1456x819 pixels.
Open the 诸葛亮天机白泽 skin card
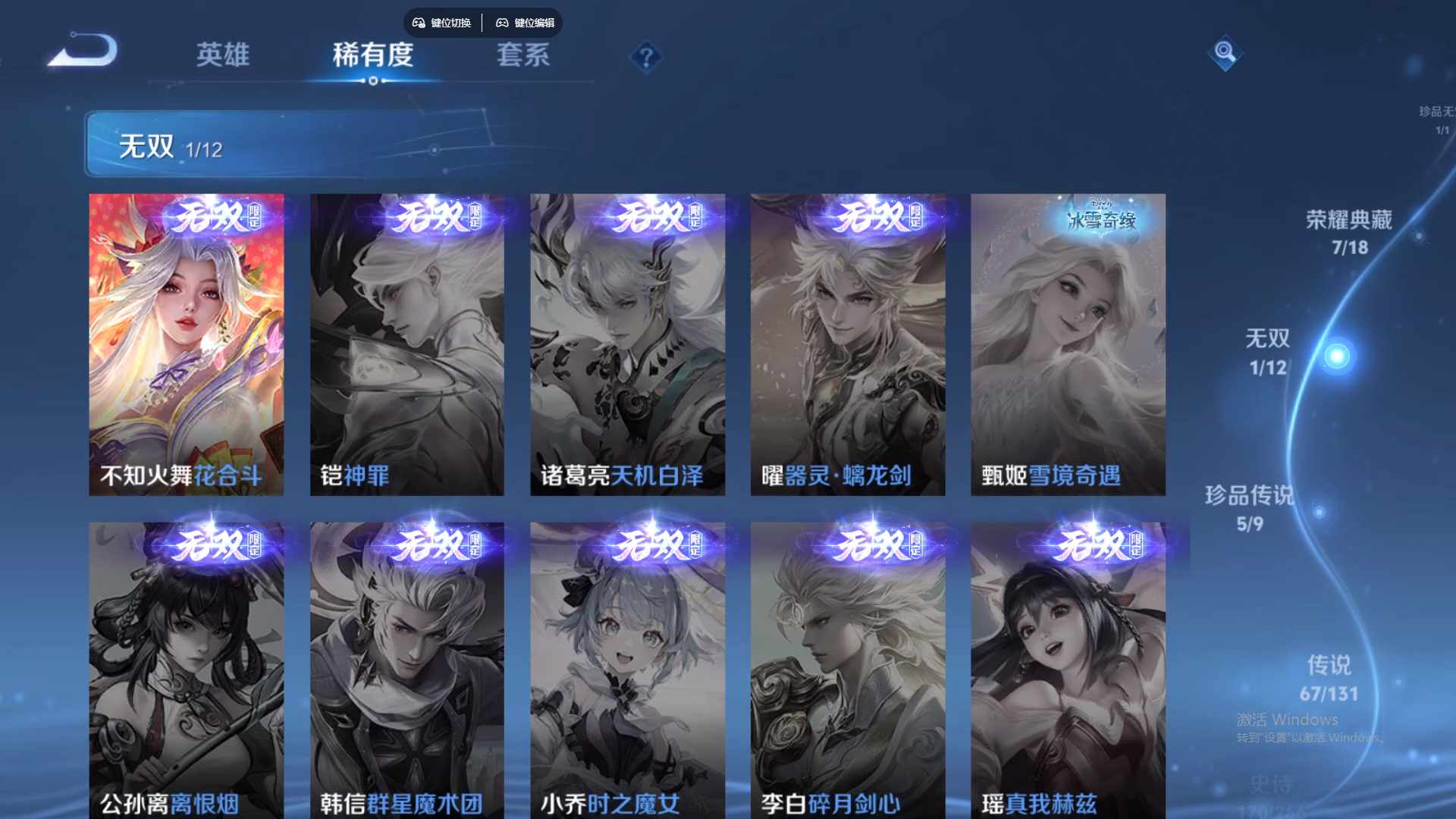tap(627, 341)
